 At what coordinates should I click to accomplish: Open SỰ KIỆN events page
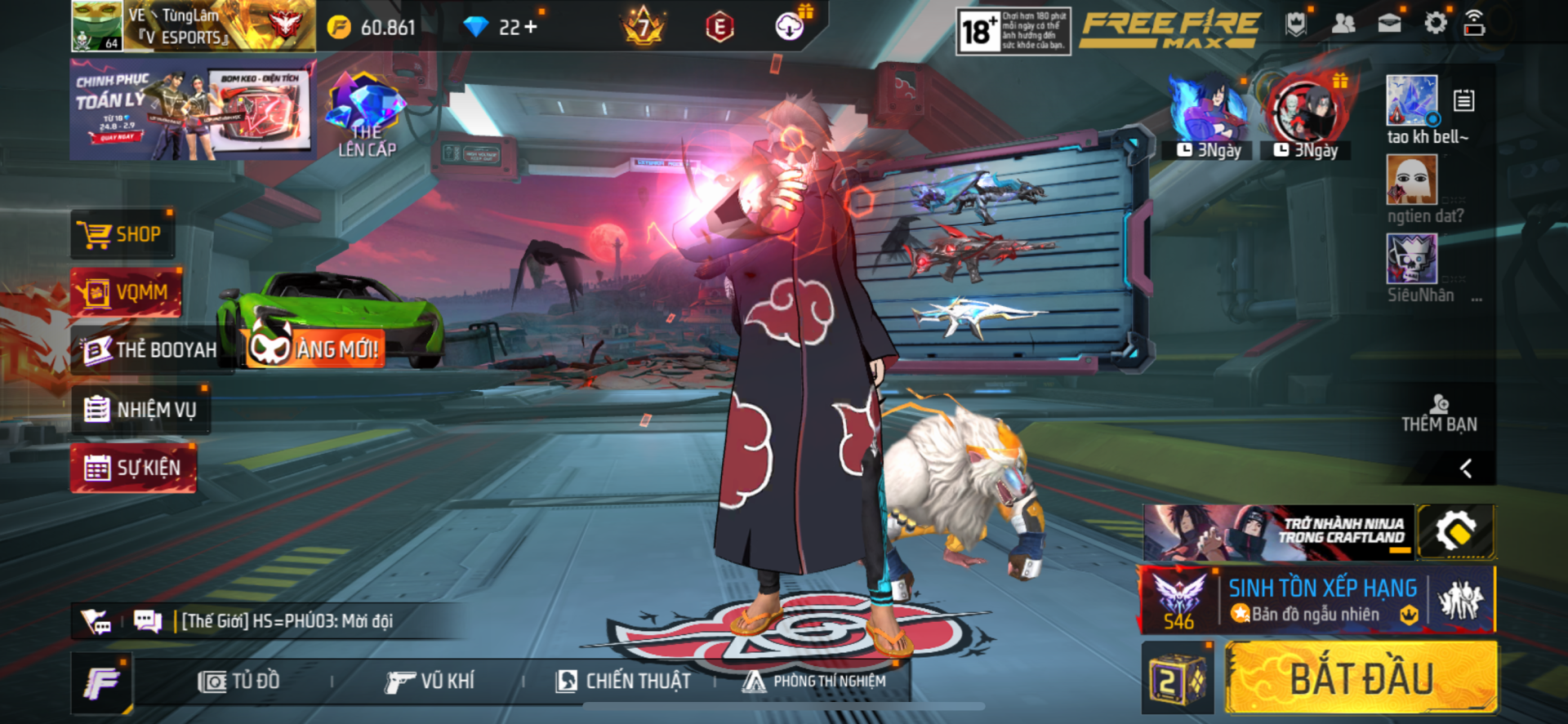click(133, 469)
